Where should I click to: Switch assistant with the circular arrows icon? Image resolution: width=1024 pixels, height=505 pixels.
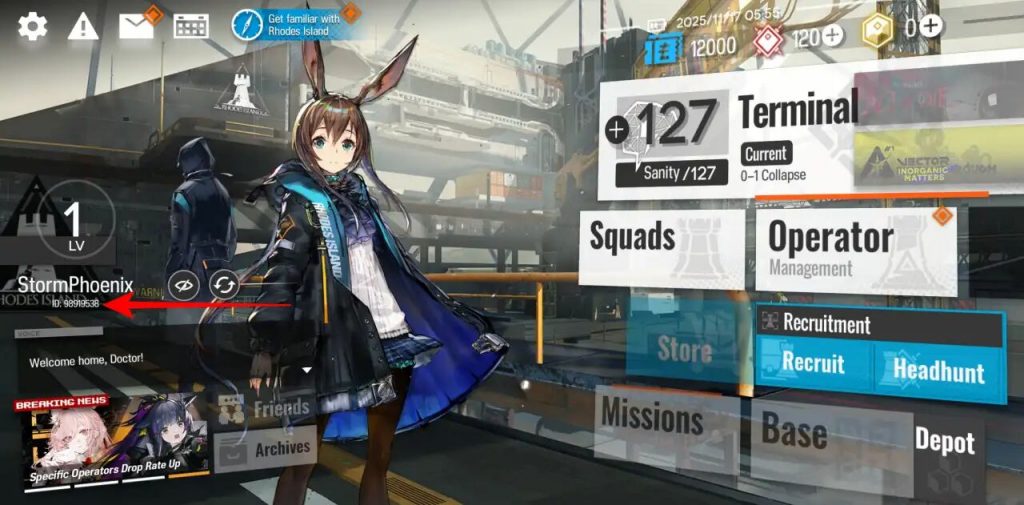(224, 286)
